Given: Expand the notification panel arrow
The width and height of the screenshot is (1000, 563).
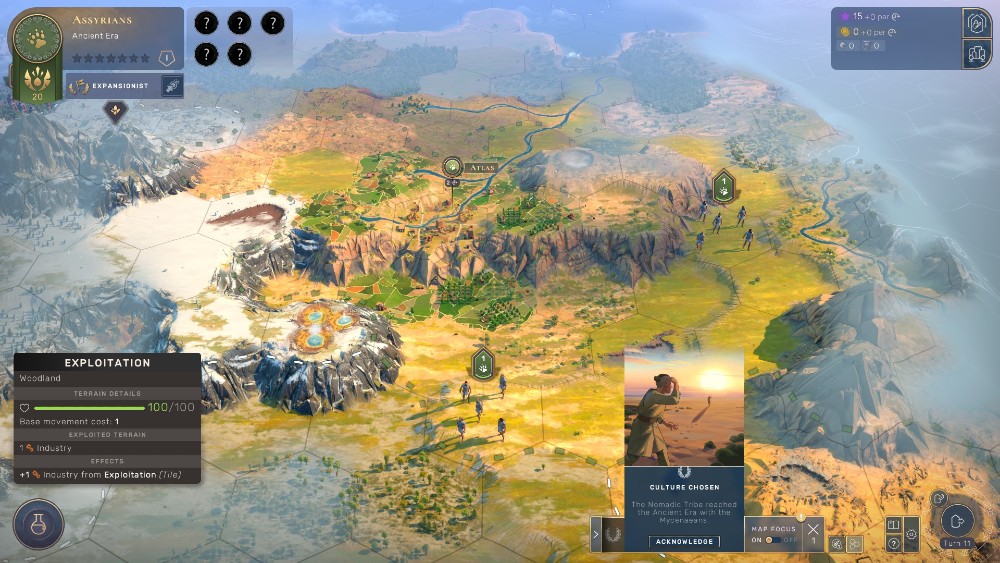Looking at the screenshot, I should click(596, 534).
